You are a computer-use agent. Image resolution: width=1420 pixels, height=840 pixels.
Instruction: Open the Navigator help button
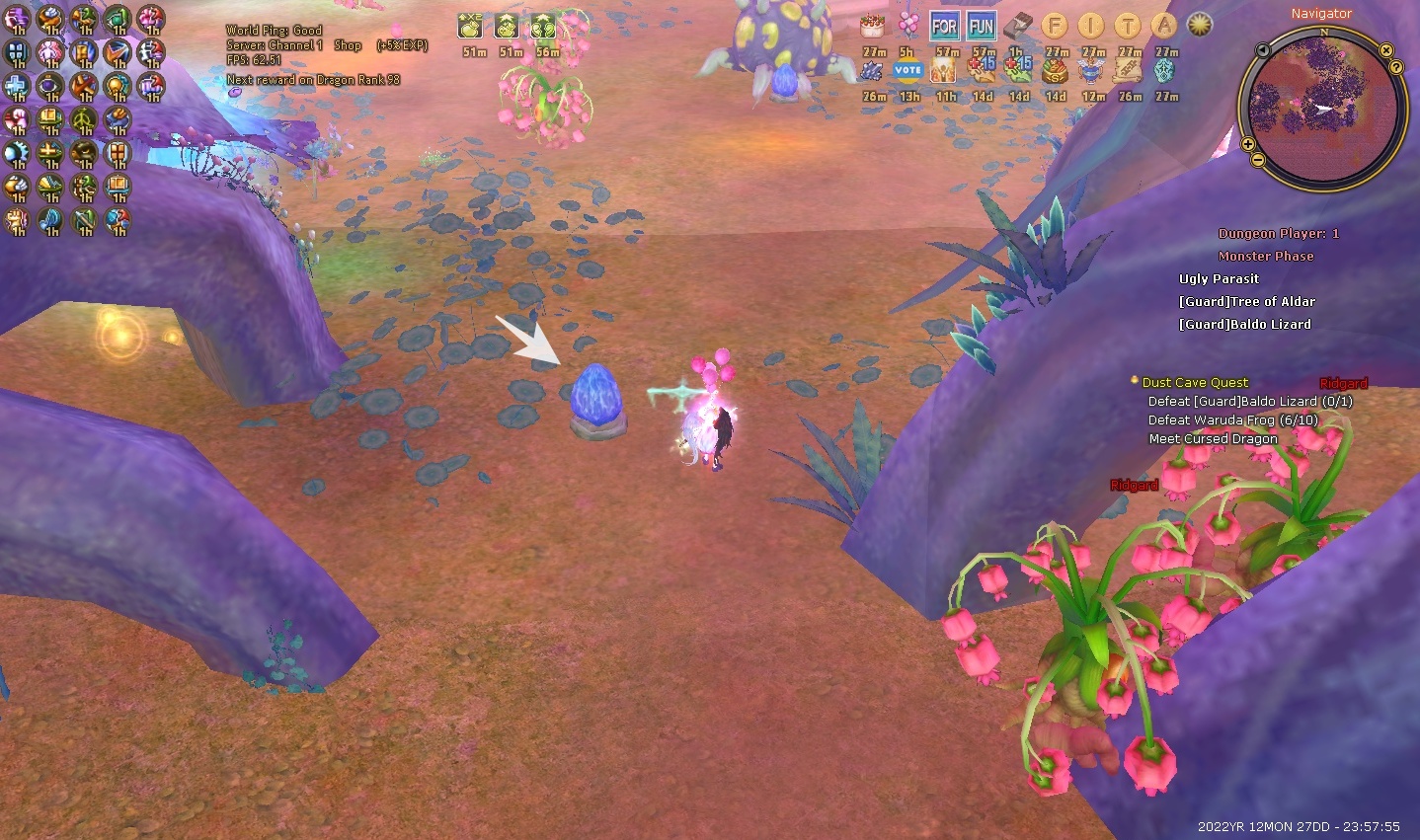coord(1396,67)
